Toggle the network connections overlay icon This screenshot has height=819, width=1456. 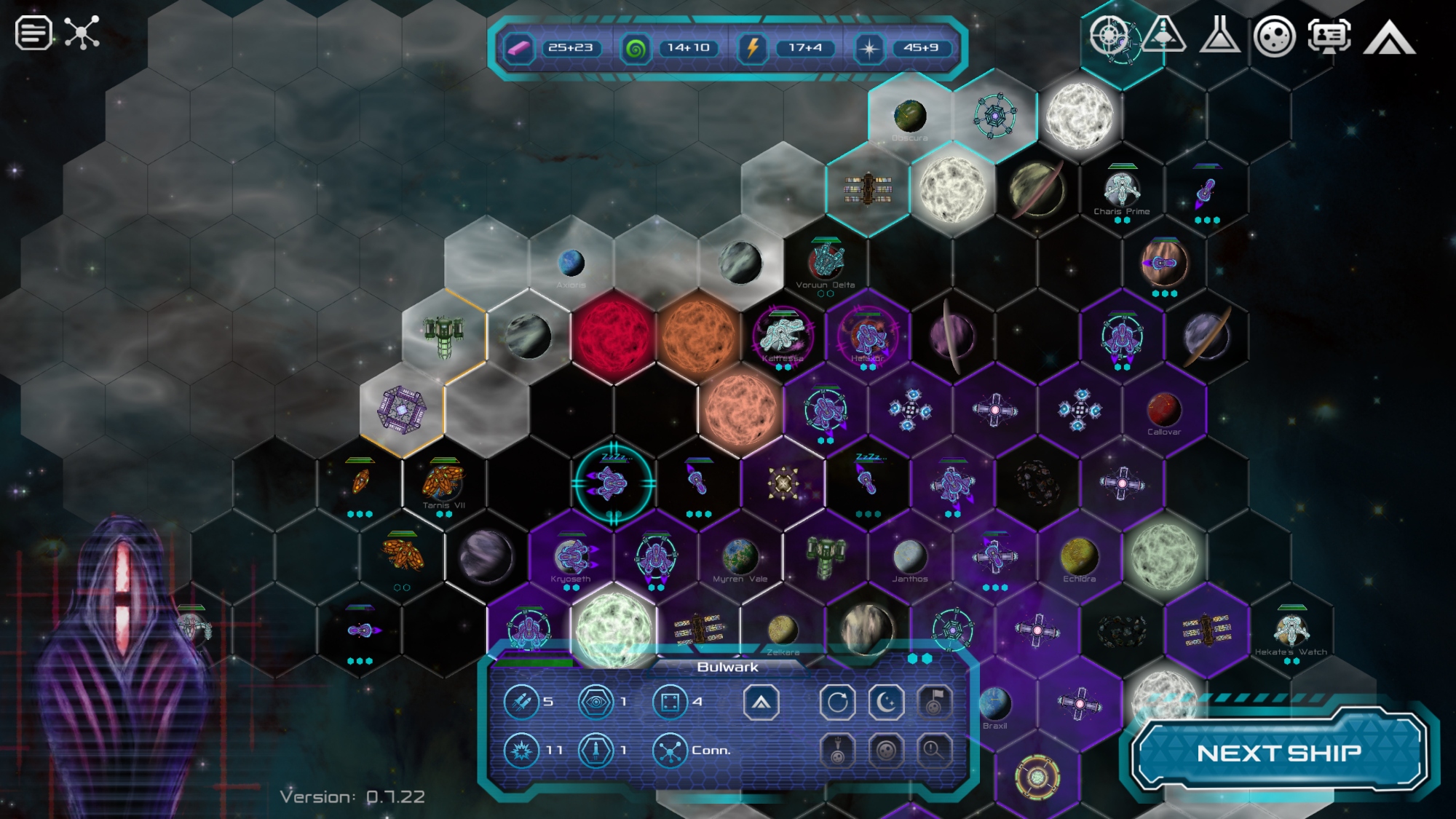coord(82,33)
